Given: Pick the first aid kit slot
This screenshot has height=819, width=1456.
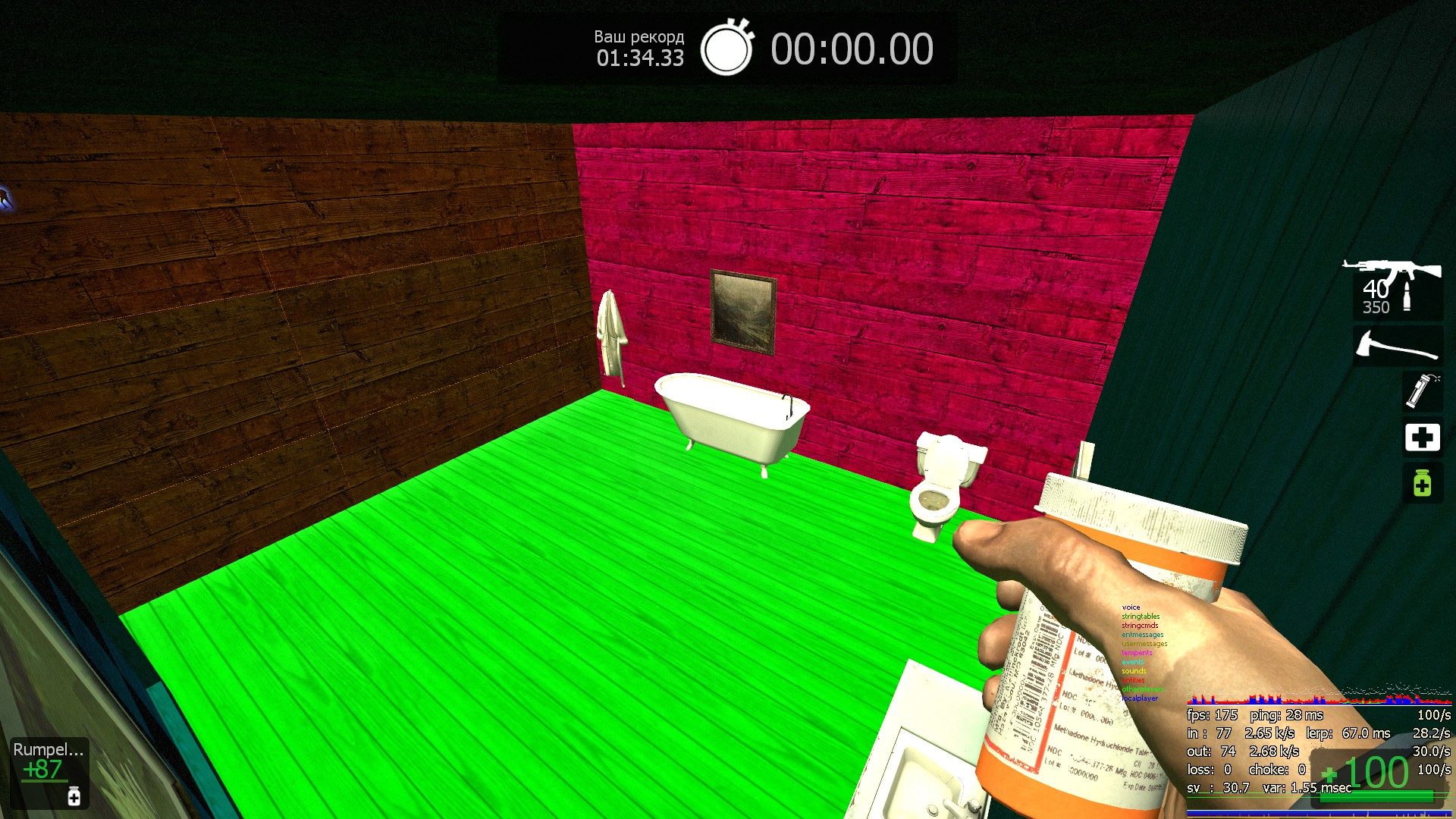Looking at the screenshot, I should (1422, 437).
